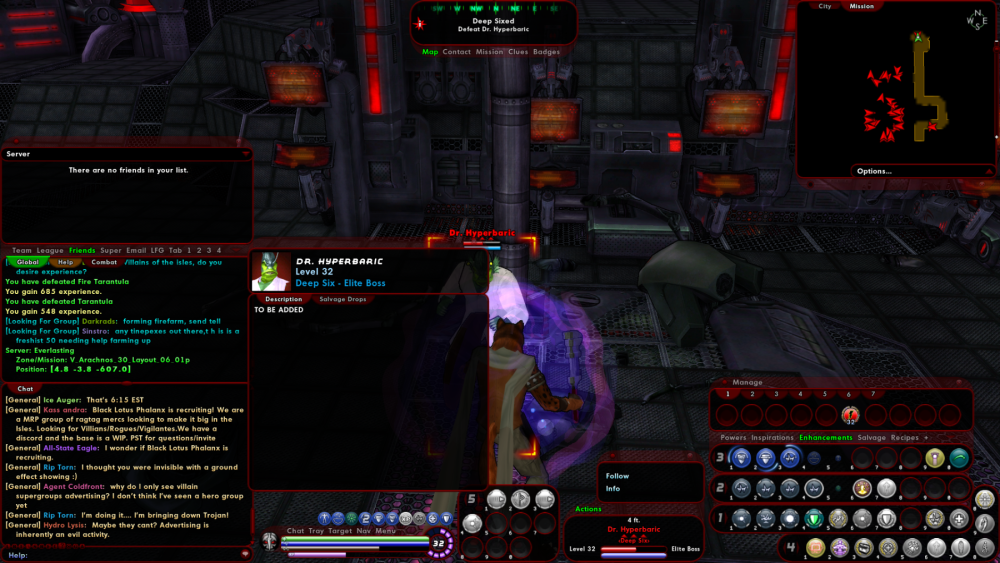Show the Clues tab
This screenshot has width=1000, height=563.
518,52
